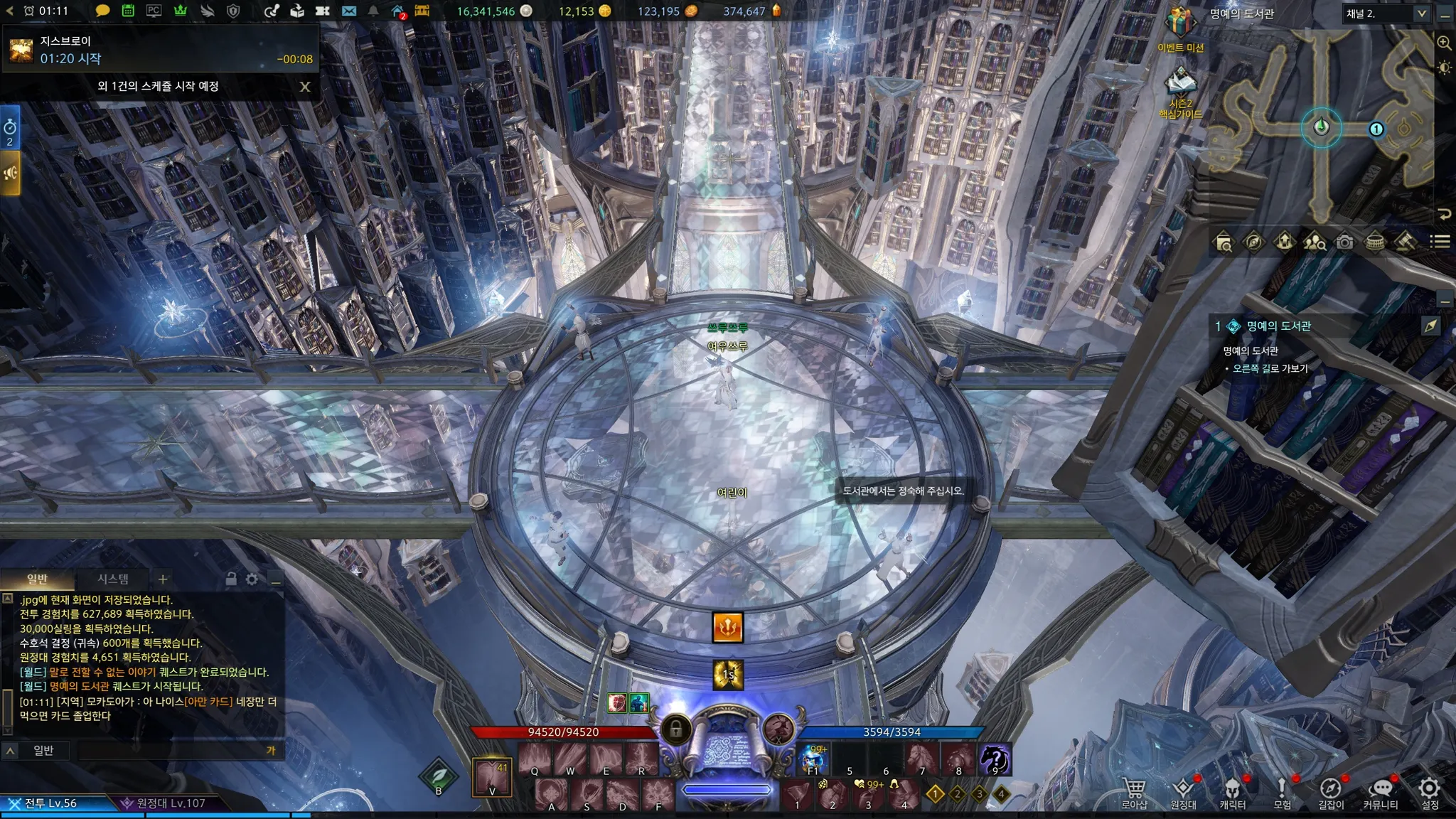
Task: Open the 모험 adventure menu
Action: pos(1282,791)
